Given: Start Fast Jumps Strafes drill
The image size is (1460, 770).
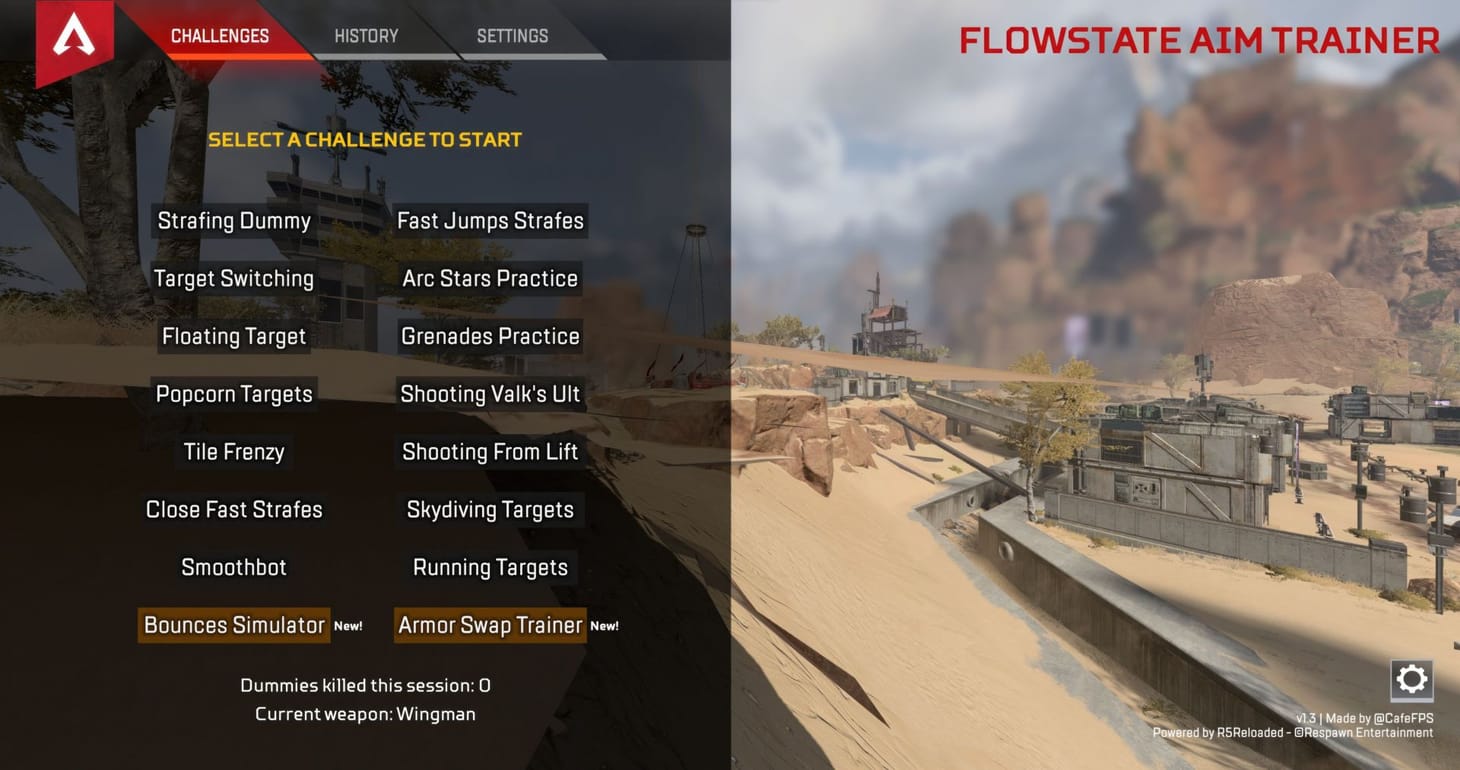Looking at the screenshot, I should pyautogui.click(x=490, y=220).
